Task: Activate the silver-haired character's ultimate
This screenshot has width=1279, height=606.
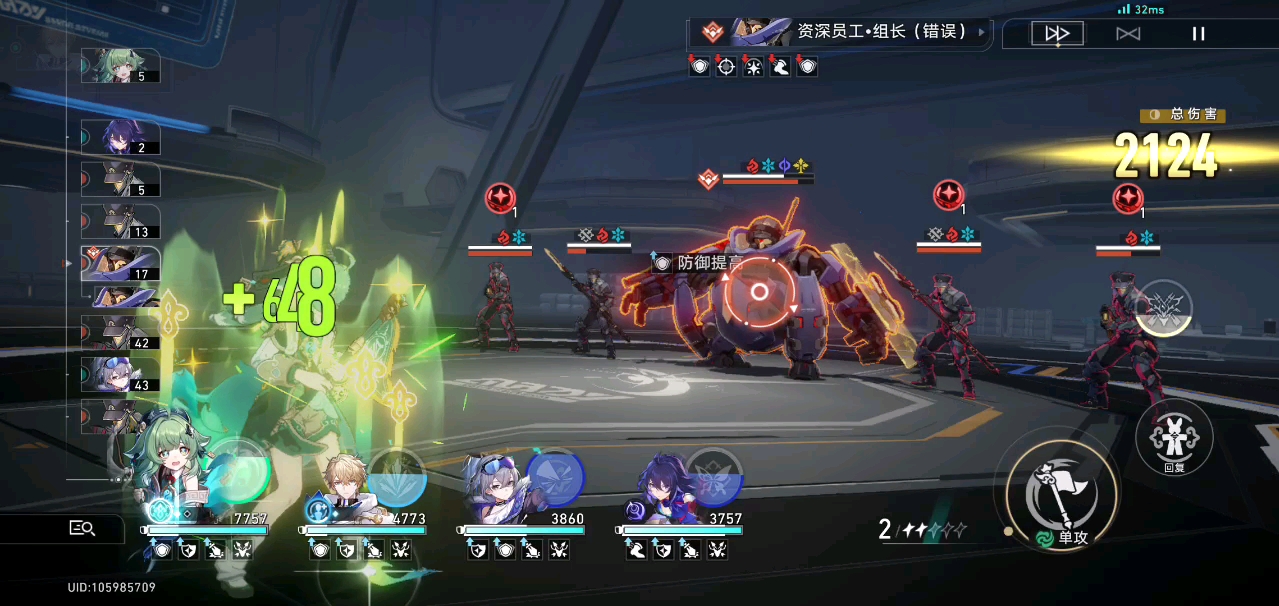Action: click(x=555, y=476)
